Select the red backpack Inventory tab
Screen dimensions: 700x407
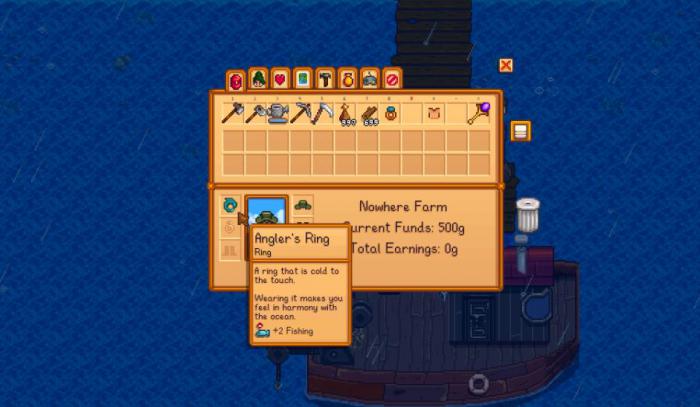[235, 79]
